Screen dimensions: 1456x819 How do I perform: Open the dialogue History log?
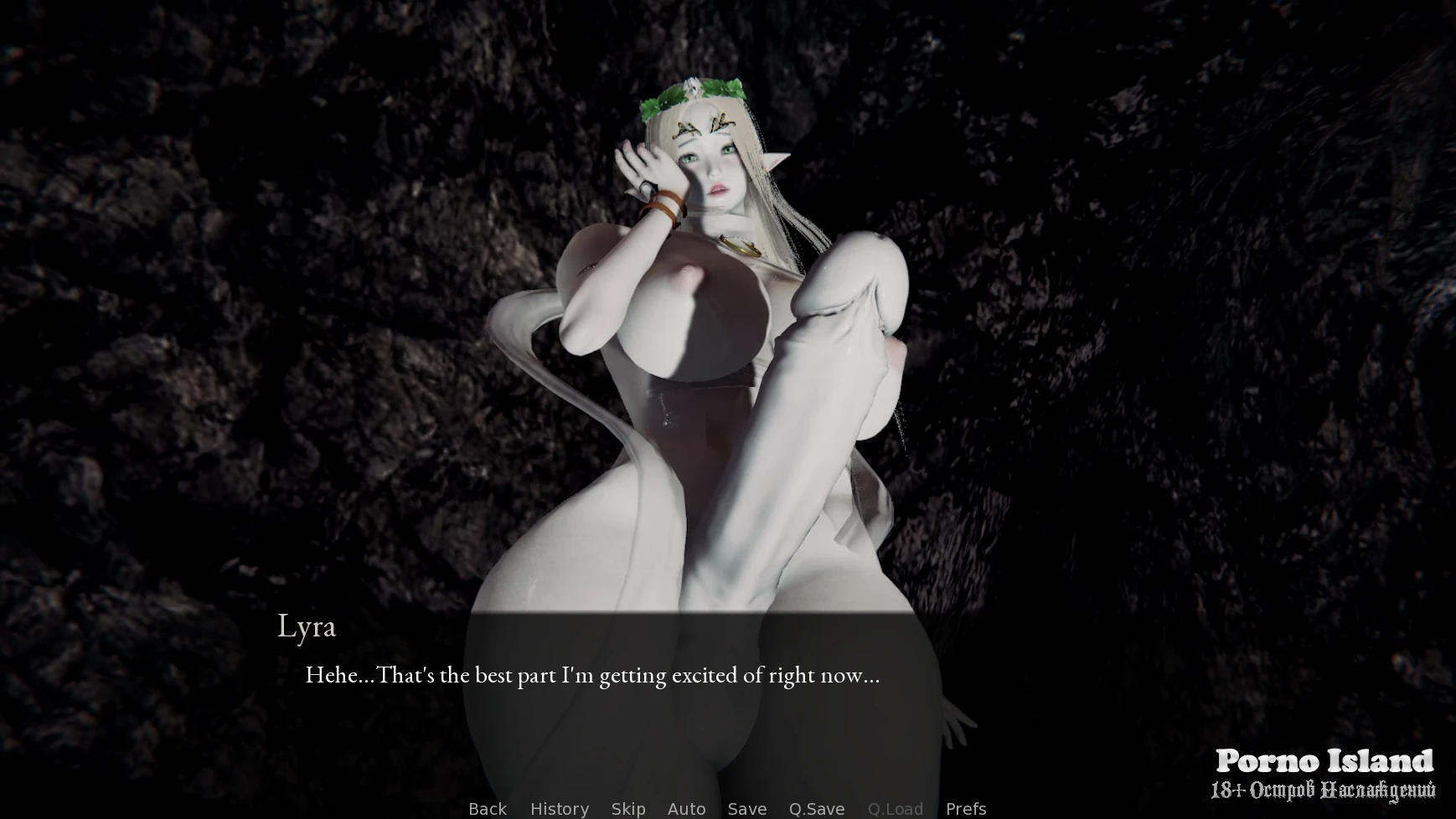(x=559, y=808)
